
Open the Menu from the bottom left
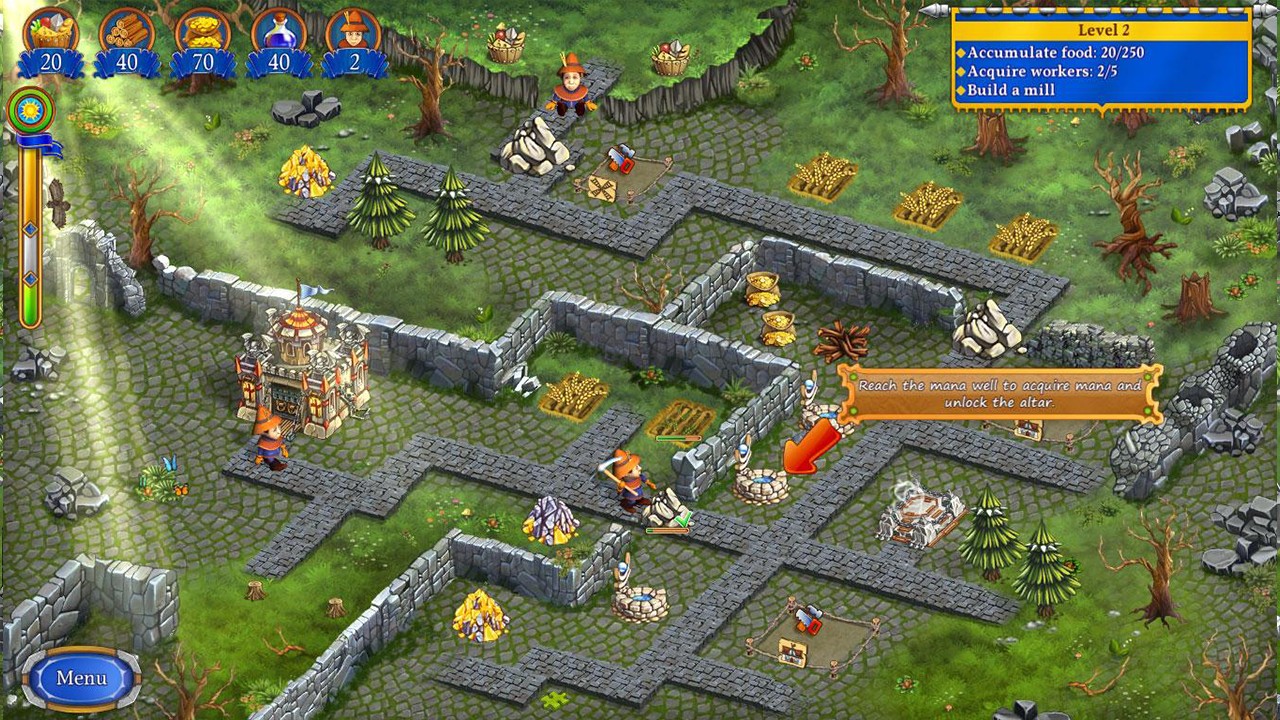pyautogui.click(x=80, y=677)
